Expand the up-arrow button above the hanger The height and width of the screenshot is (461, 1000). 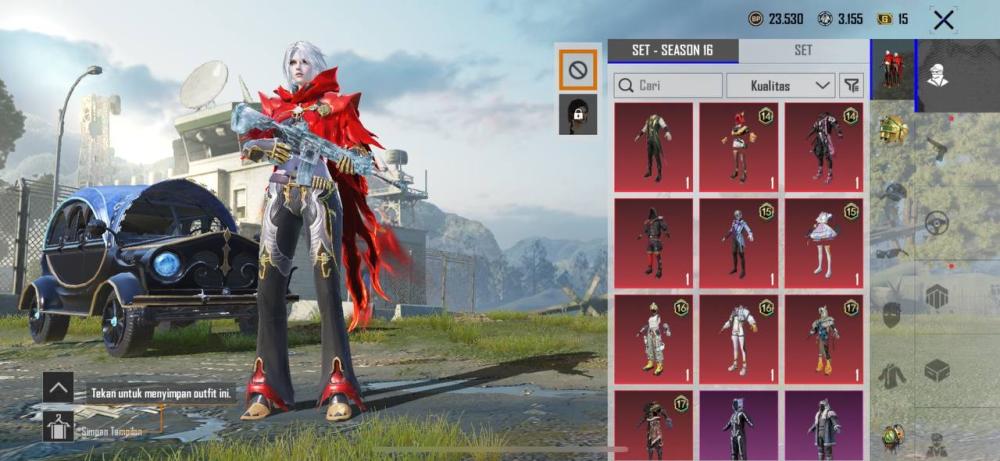57,387
